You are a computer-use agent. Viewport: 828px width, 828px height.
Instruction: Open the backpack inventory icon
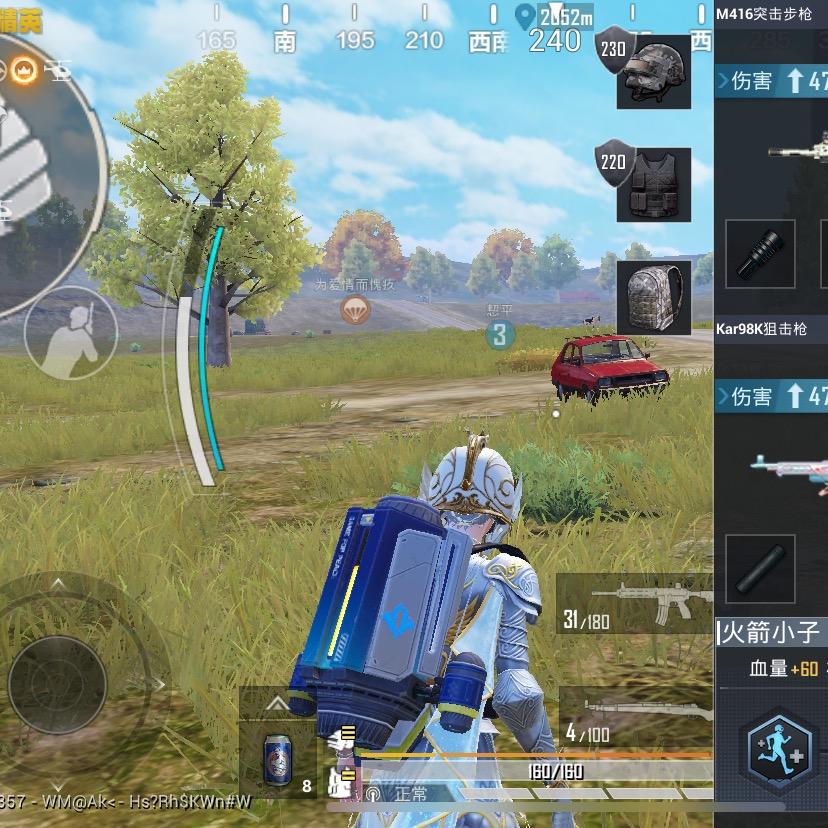pos(654,297)
